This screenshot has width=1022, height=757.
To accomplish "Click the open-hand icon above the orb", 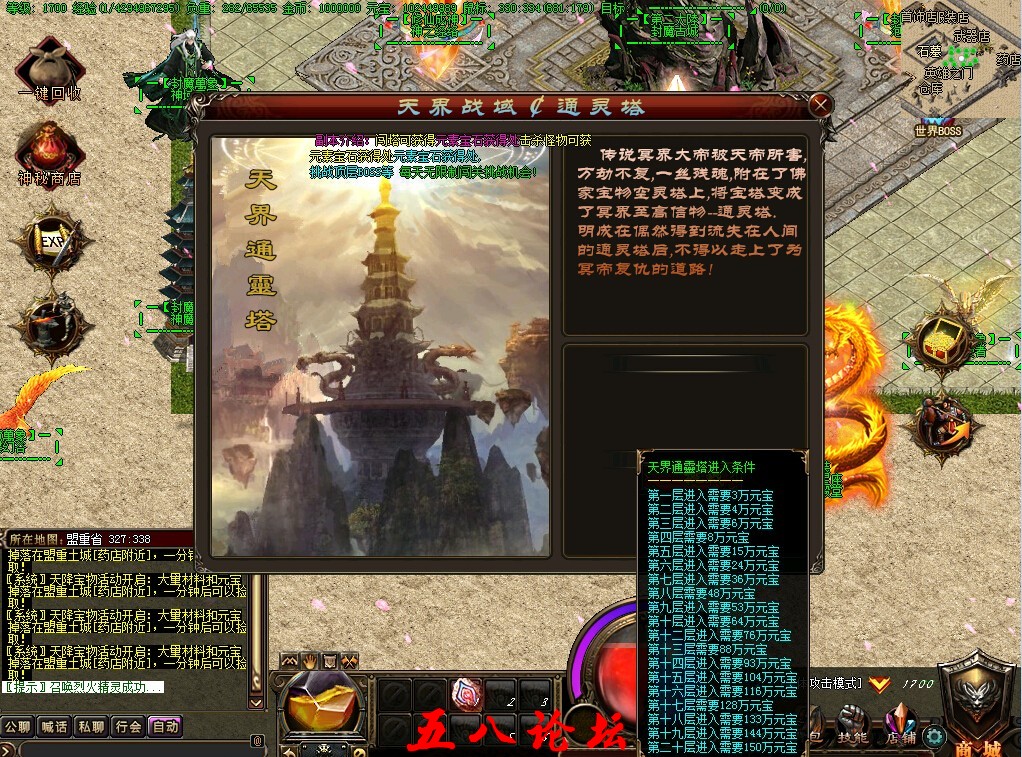I will (x=309, y=661).
